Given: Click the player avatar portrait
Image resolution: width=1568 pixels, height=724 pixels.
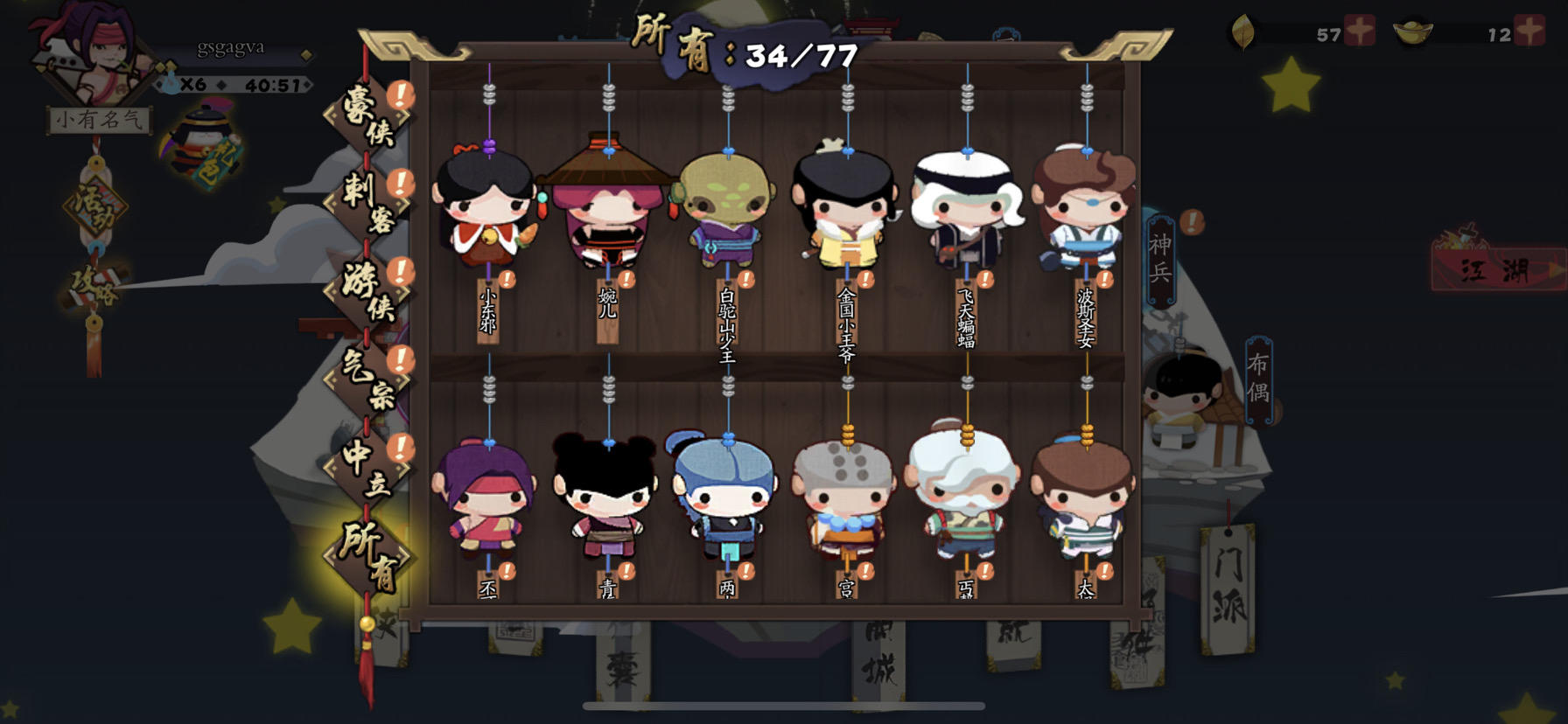Looking at the screenshot, I should pos(96,57).
